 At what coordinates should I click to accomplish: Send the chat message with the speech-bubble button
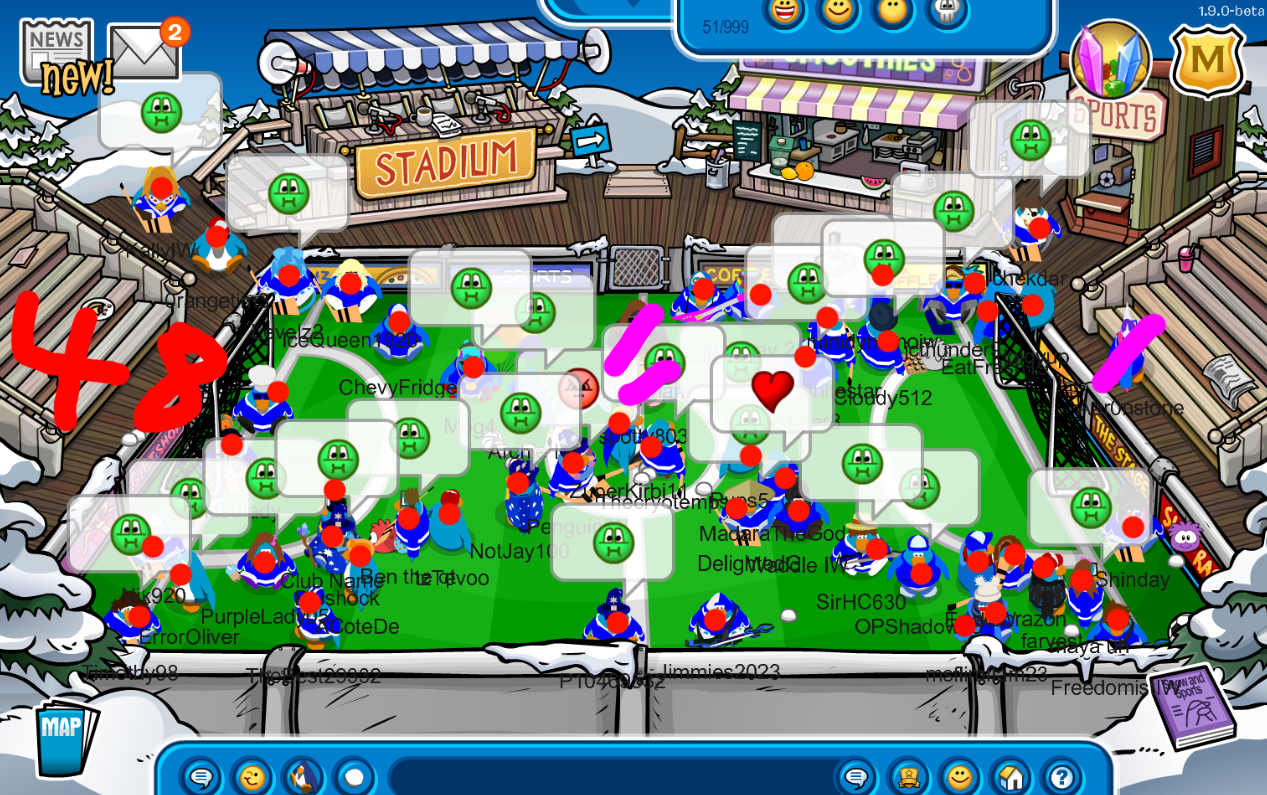pos(856,777)
